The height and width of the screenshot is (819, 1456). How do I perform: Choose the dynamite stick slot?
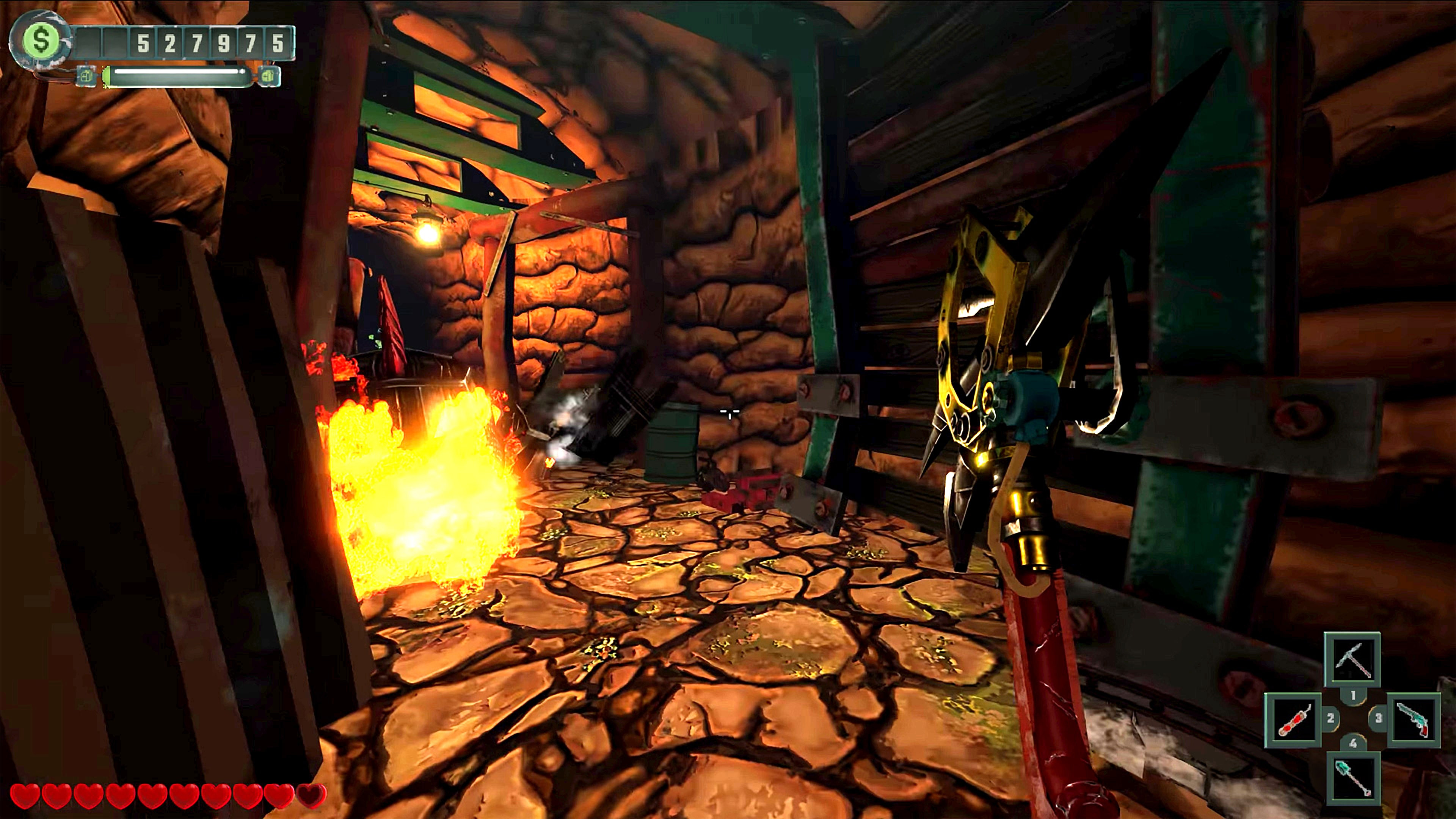[1293, 720]
